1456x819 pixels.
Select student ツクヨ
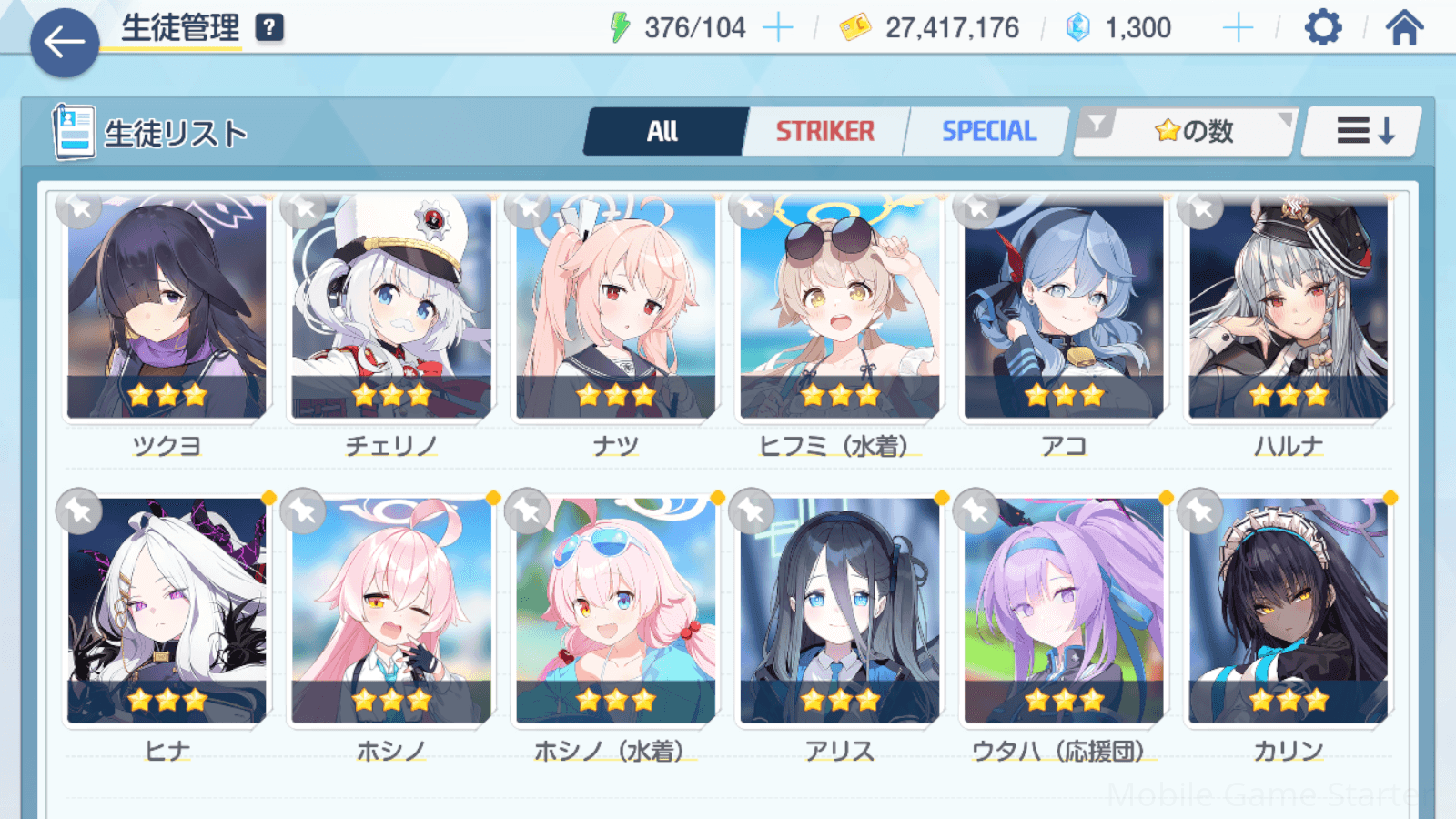(167, 309)
